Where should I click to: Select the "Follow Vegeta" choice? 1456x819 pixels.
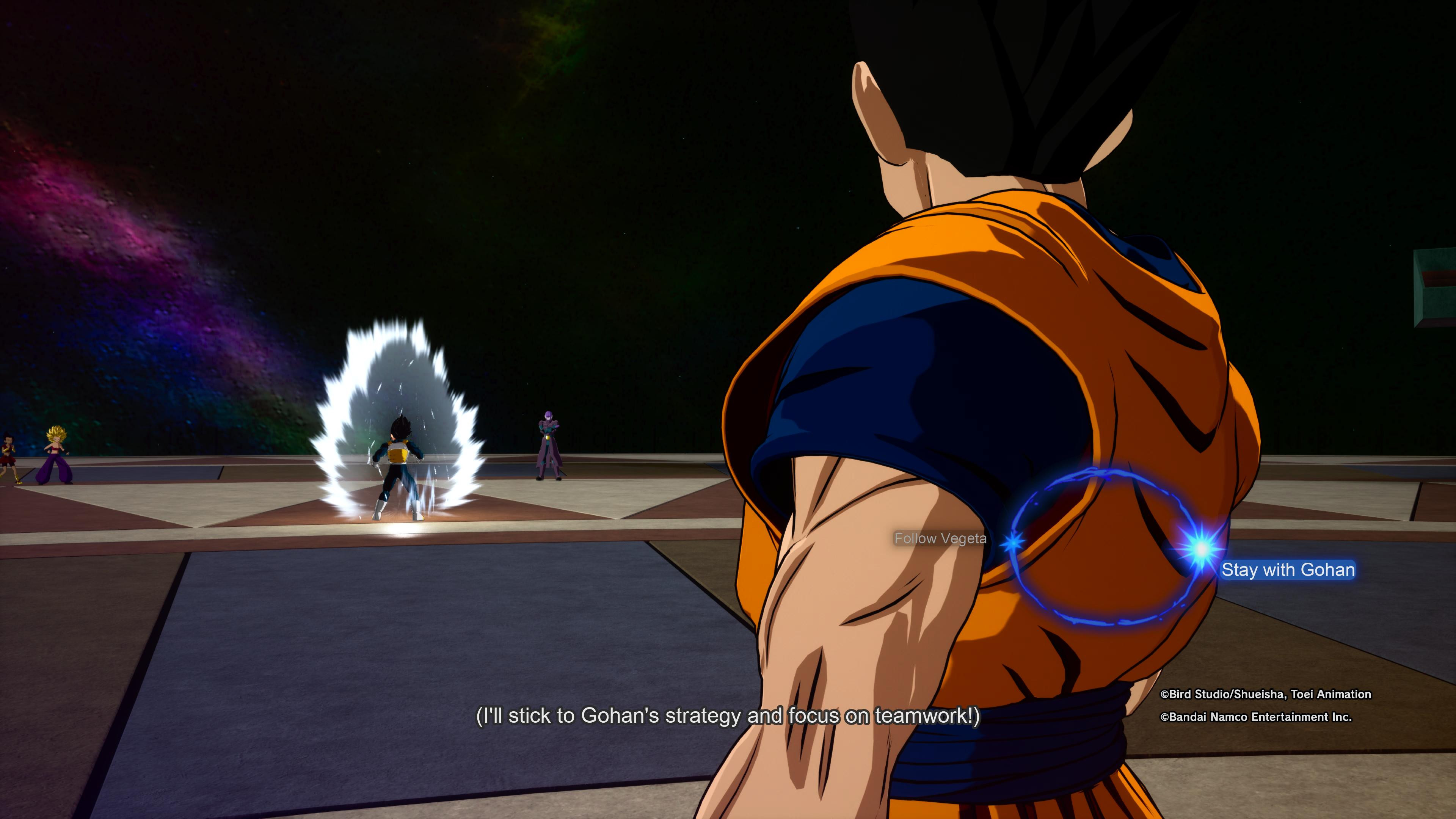[x=940, y=539]
